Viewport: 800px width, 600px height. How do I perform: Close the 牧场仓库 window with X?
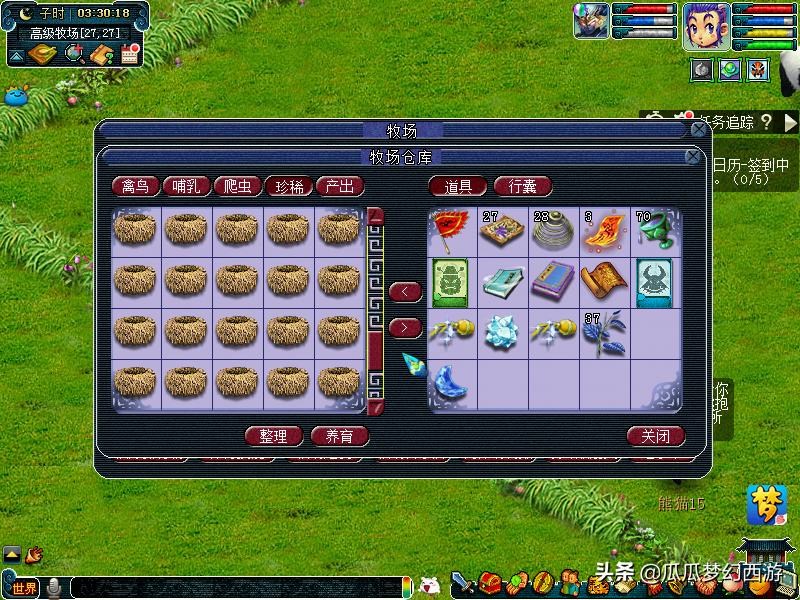[692, 157]
